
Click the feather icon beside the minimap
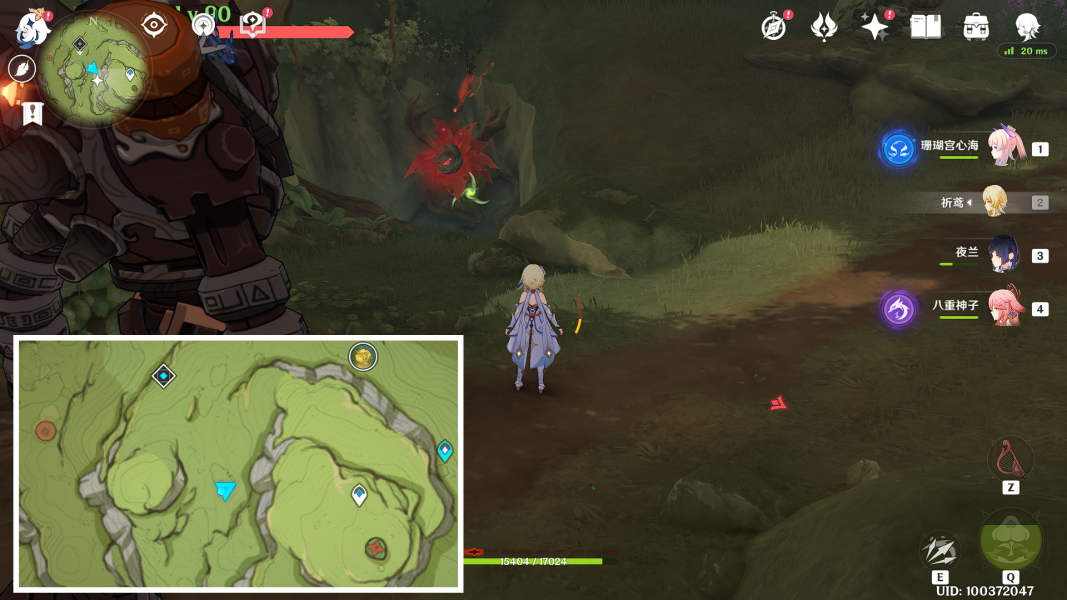pyautogui.click(x=22, y=69)
